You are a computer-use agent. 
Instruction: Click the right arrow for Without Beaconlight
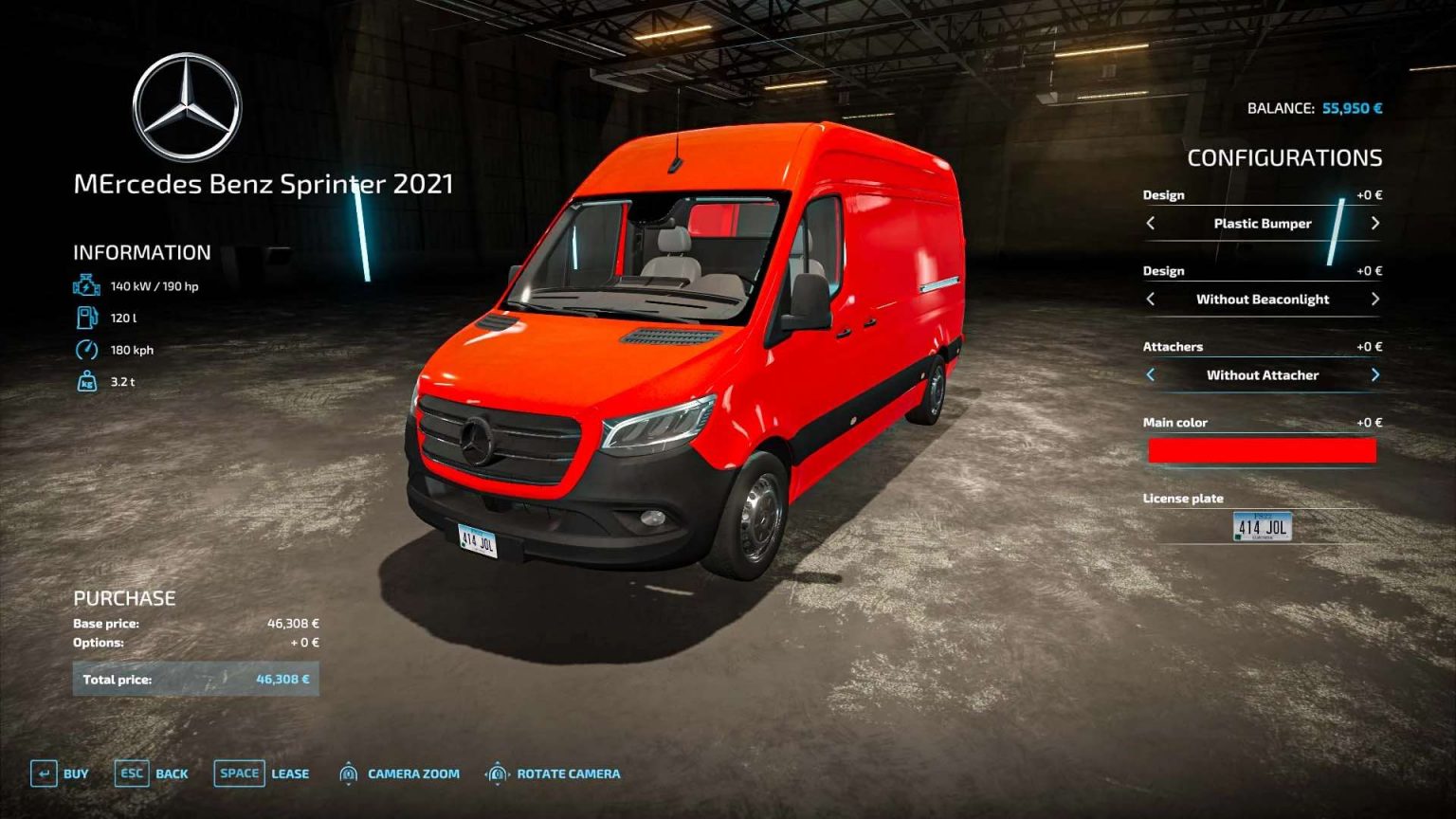point(1375,299)
